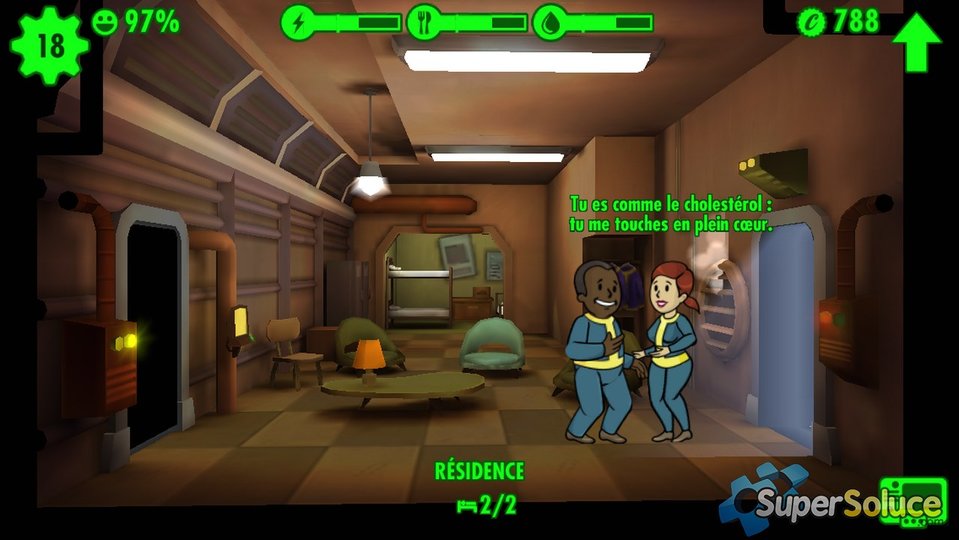Open the vault gear showing 18 dwellers
Screen dimensions: 959x540
tap(47, 46)
